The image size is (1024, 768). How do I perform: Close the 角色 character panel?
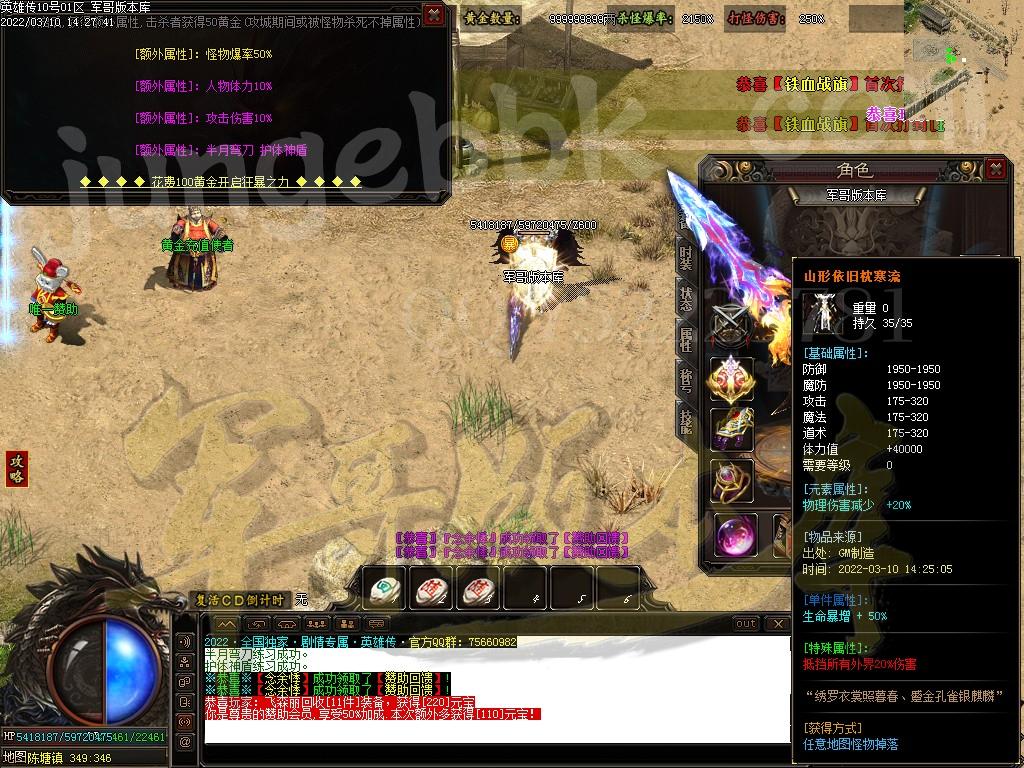994,169
